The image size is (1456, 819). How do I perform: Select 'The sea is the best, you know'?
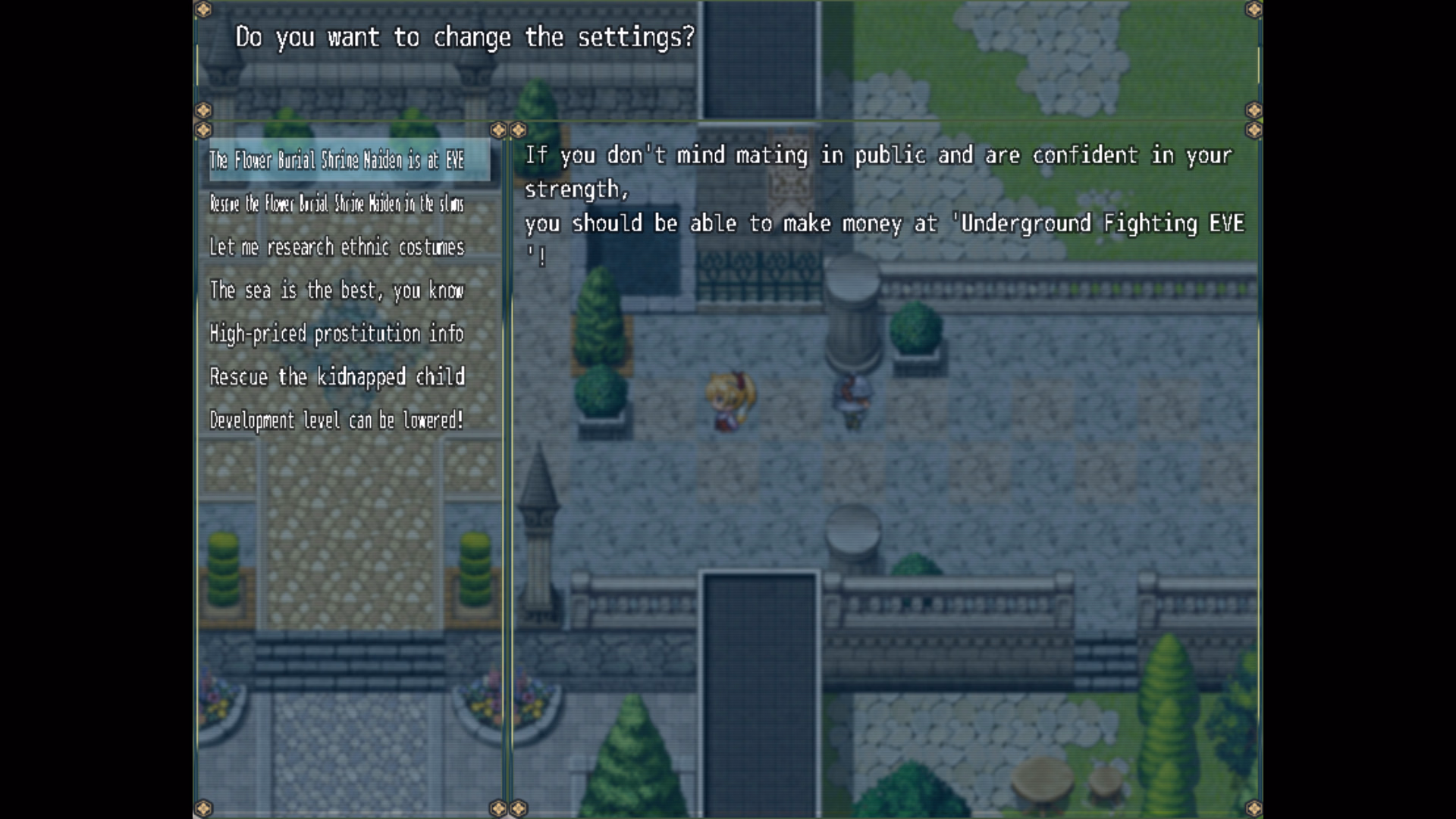click(x=337, y=290)
